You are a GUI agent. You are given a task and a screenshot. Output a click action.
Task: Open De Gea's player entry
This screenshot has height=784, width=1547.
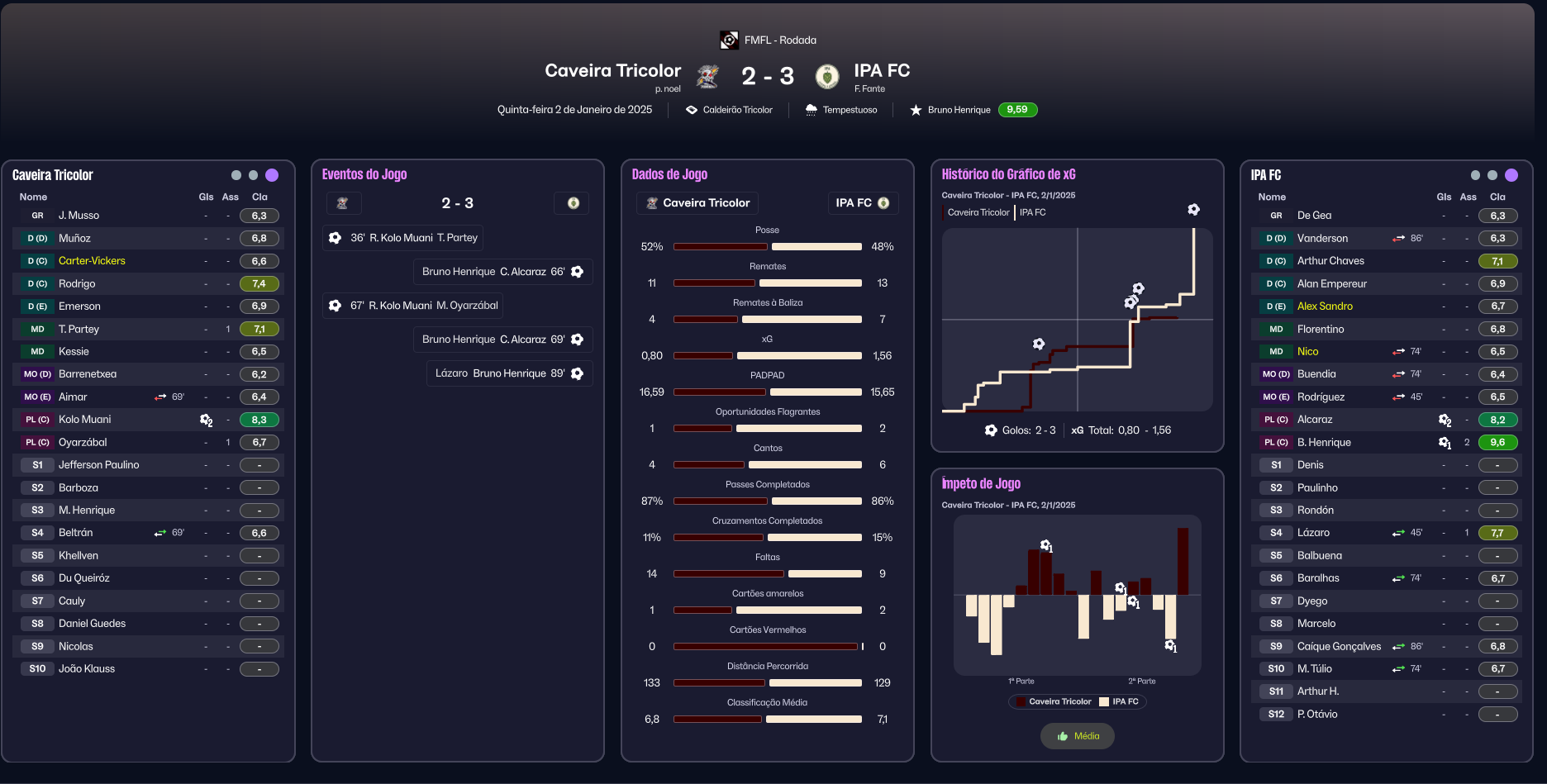[1314, 216]
